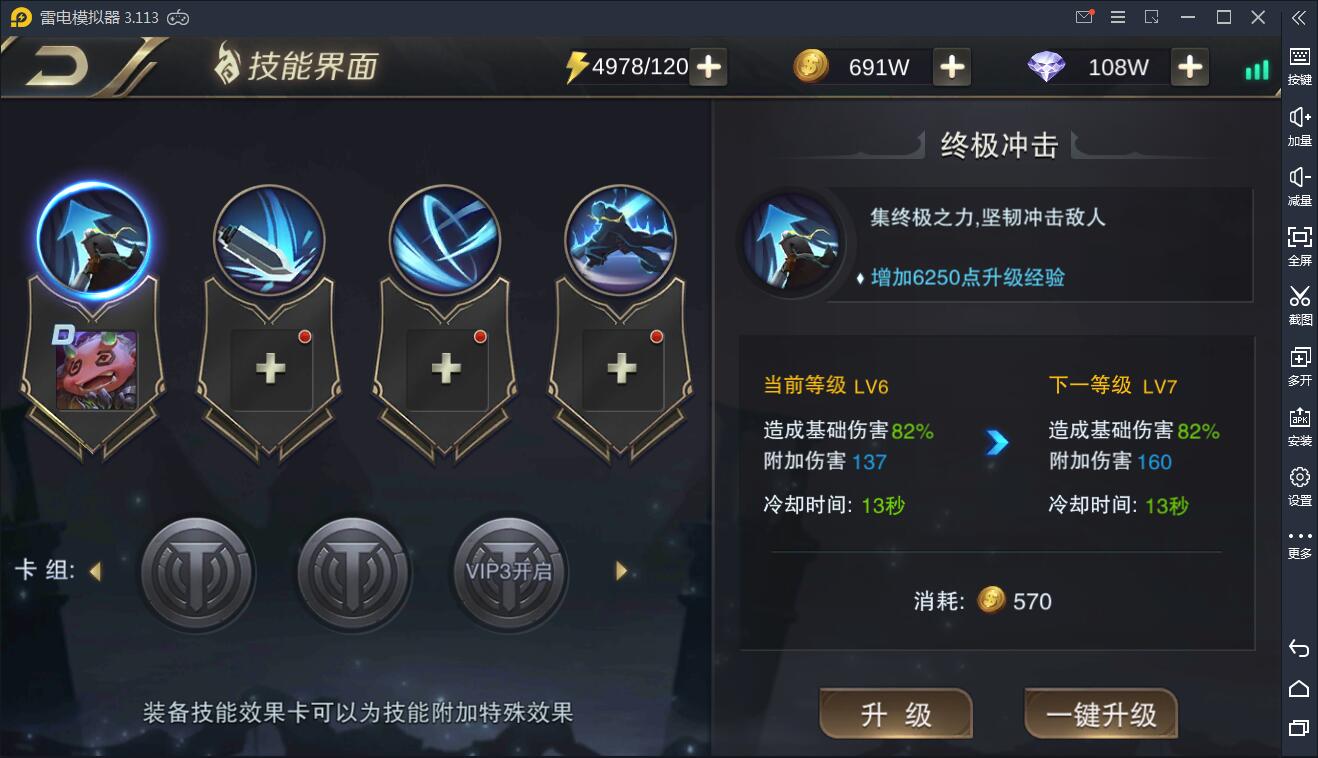Open the mail icon in the title bar

pyautogui.click(x=1082, y=16)
